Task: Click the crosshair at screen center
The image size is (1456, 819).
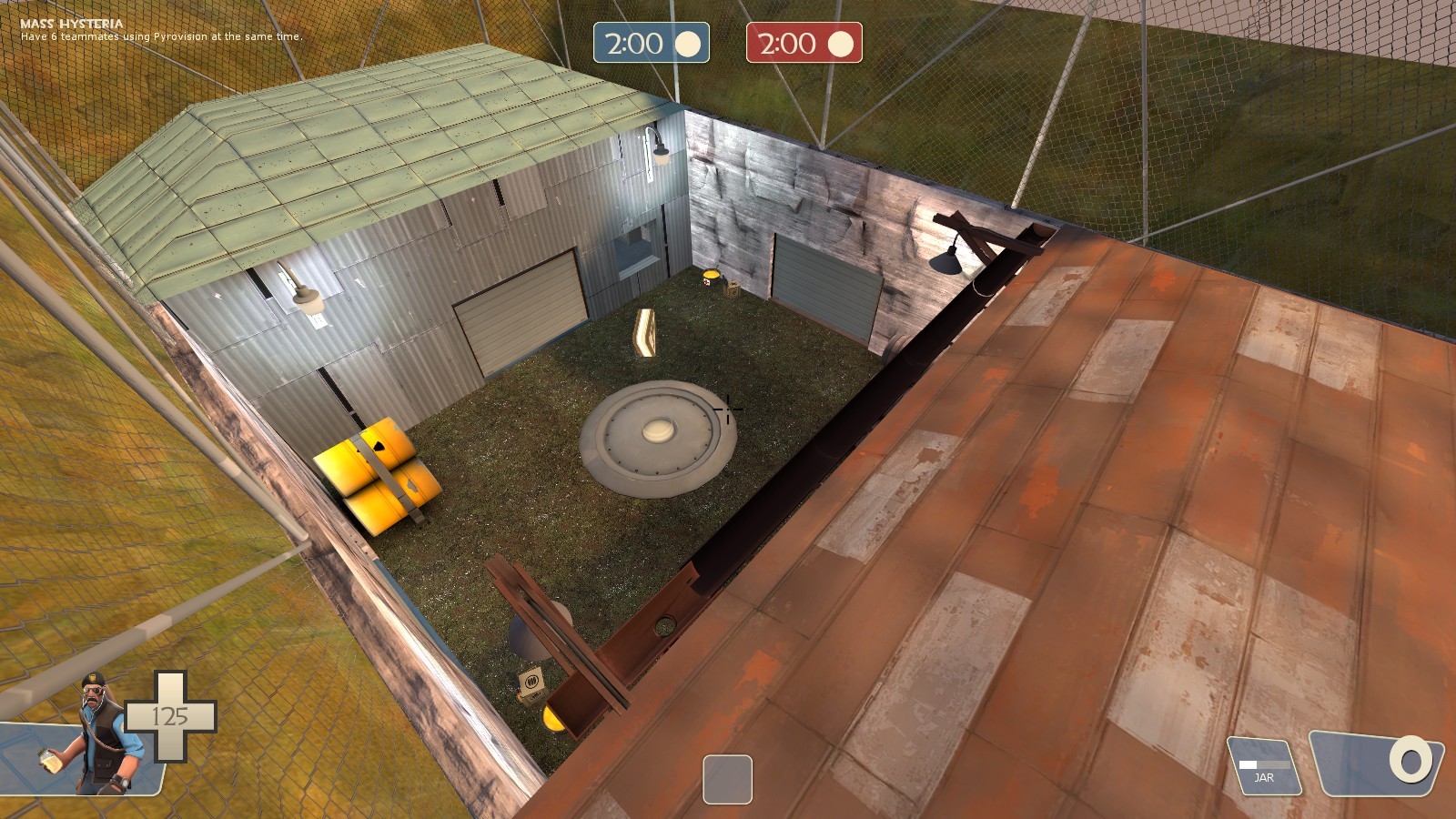Action: click(728, 409)
